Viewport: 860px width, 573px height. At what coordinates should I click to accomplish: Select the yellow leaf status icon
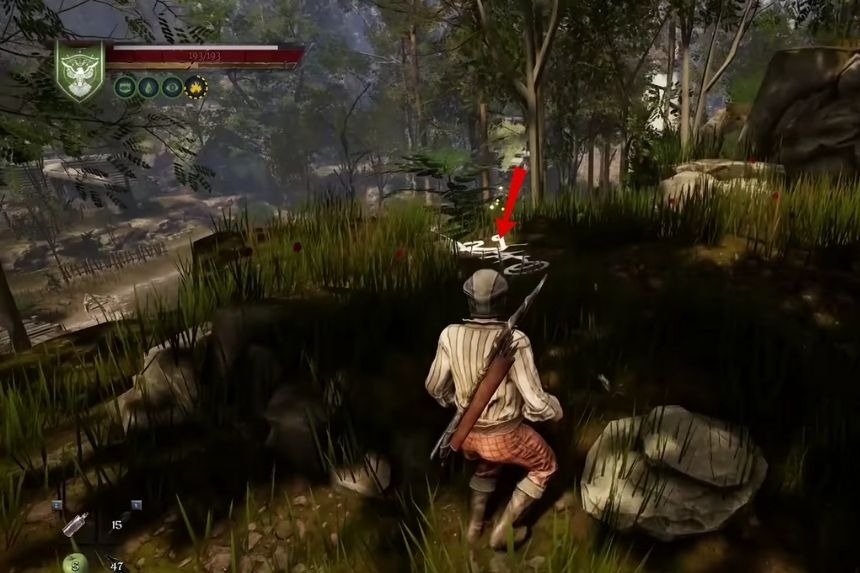tap(196, 87)
